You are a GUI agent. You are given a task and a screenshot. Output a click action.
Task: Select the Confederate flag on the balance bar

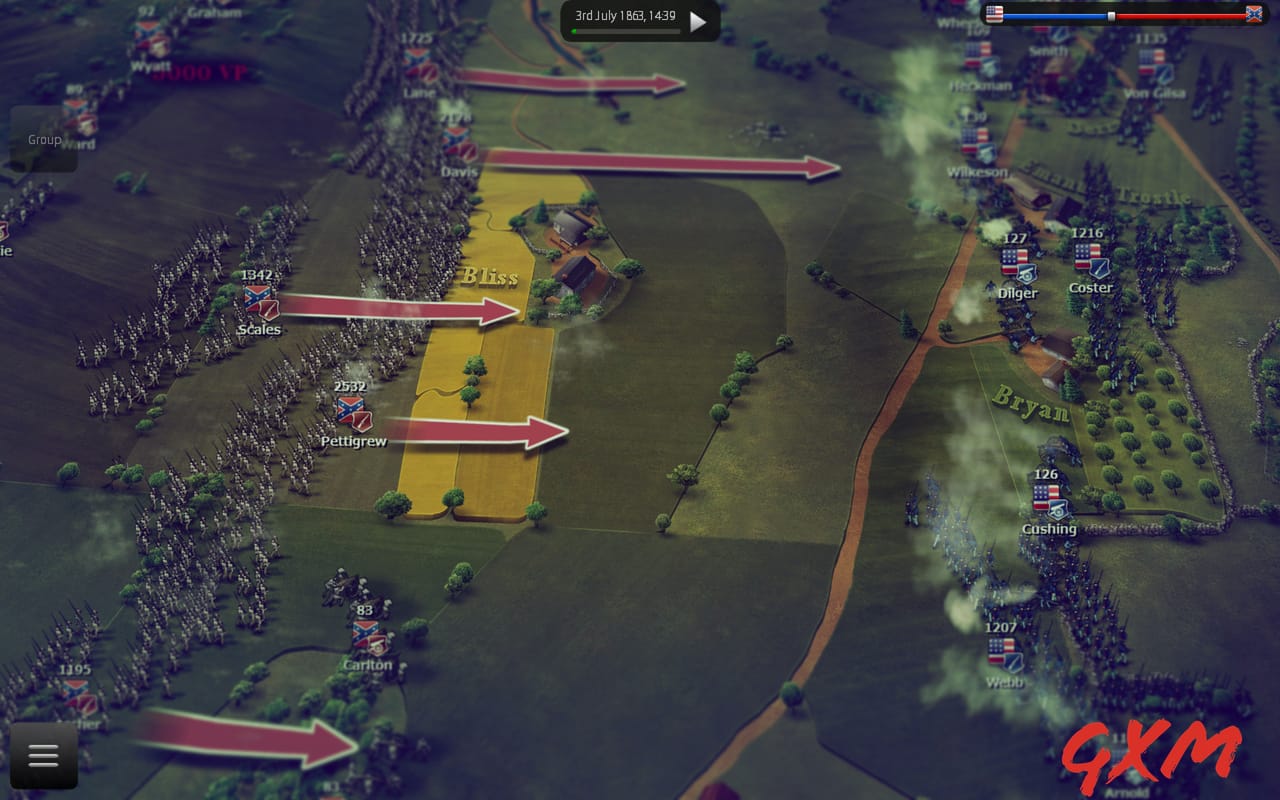(x=1255, y=14)
